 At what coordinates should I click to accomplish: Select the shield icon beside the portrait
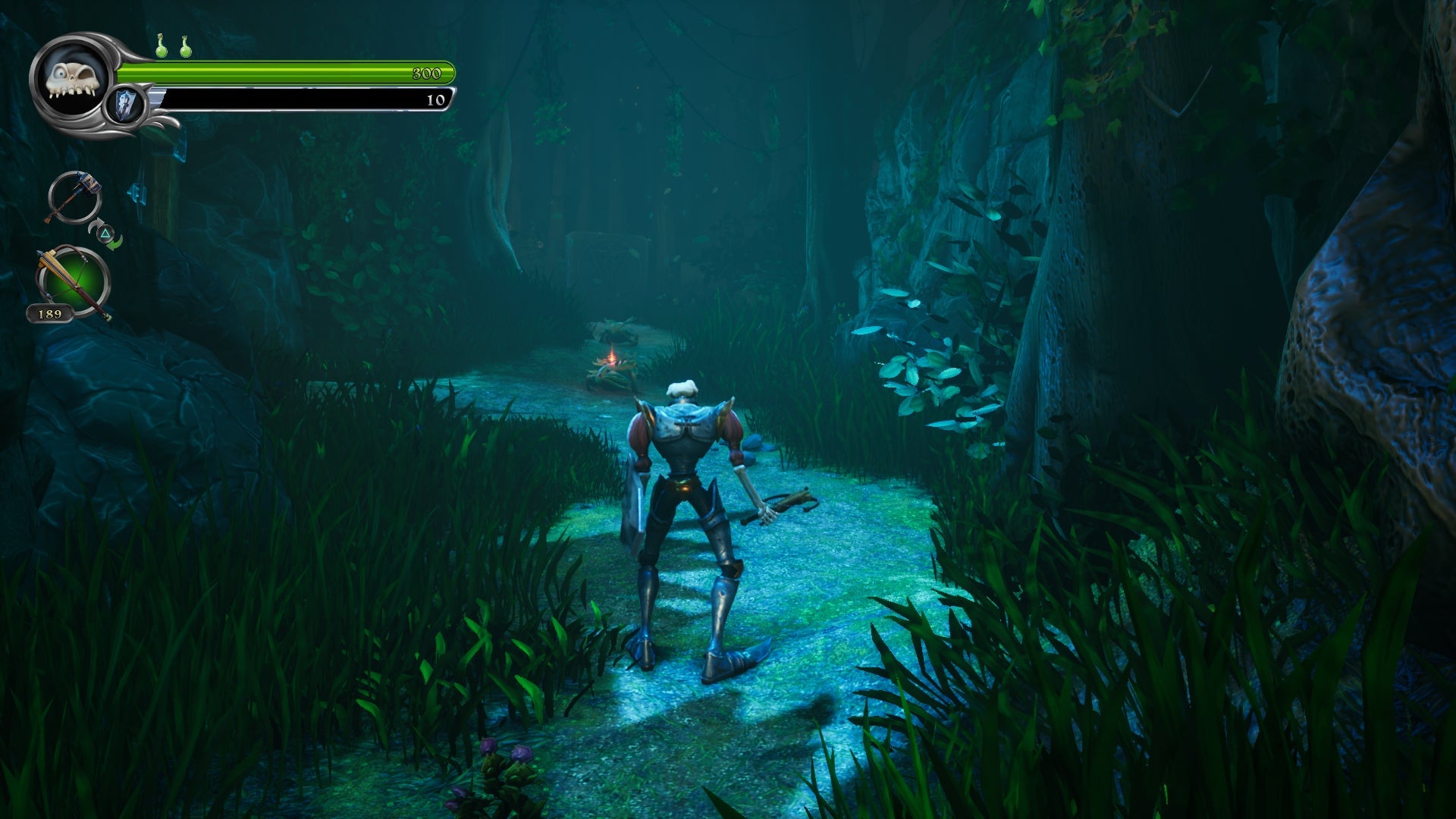[x=126, y=105]
